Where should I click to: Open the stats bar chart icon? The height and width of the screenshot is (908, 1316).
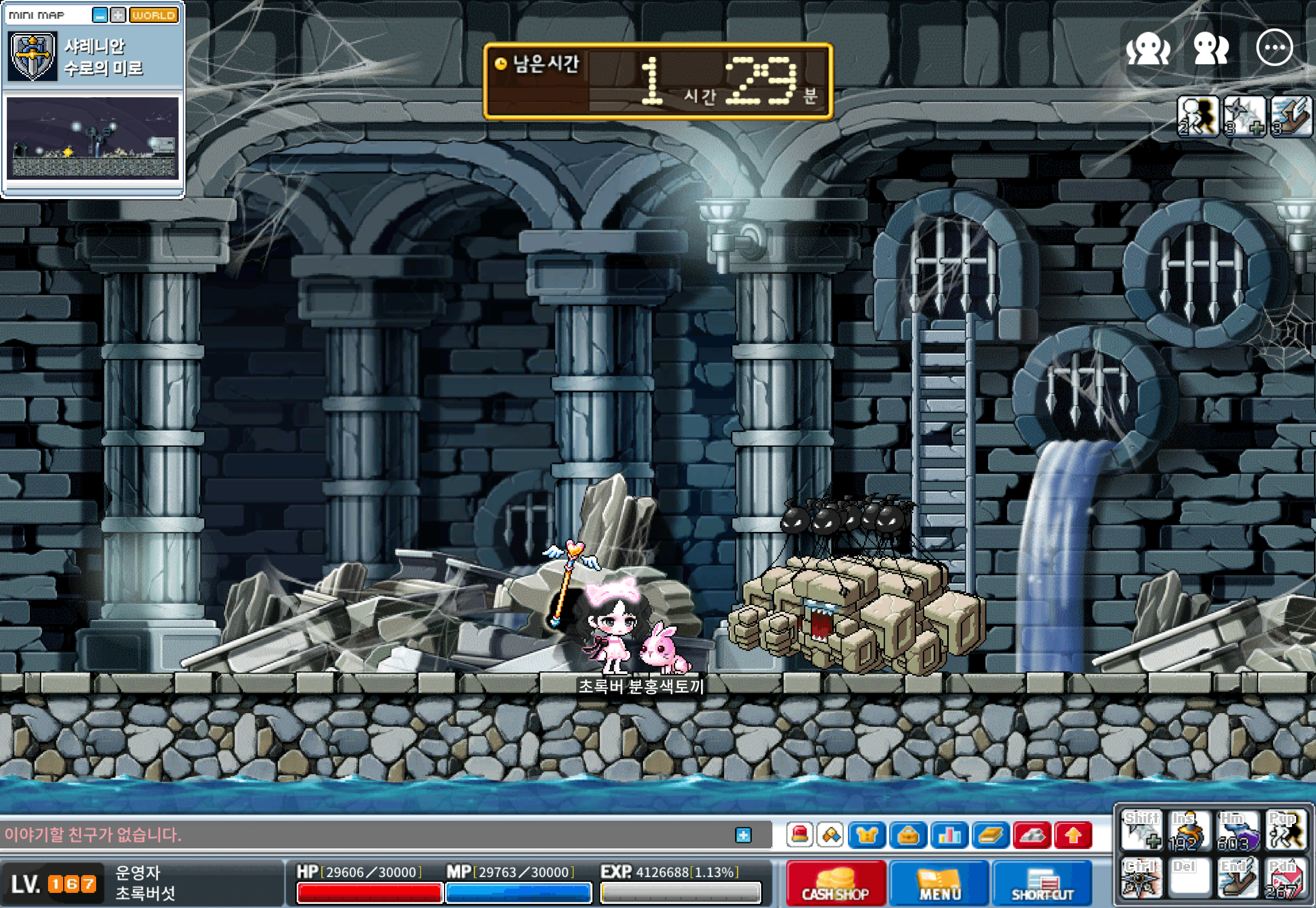(949, 835)
